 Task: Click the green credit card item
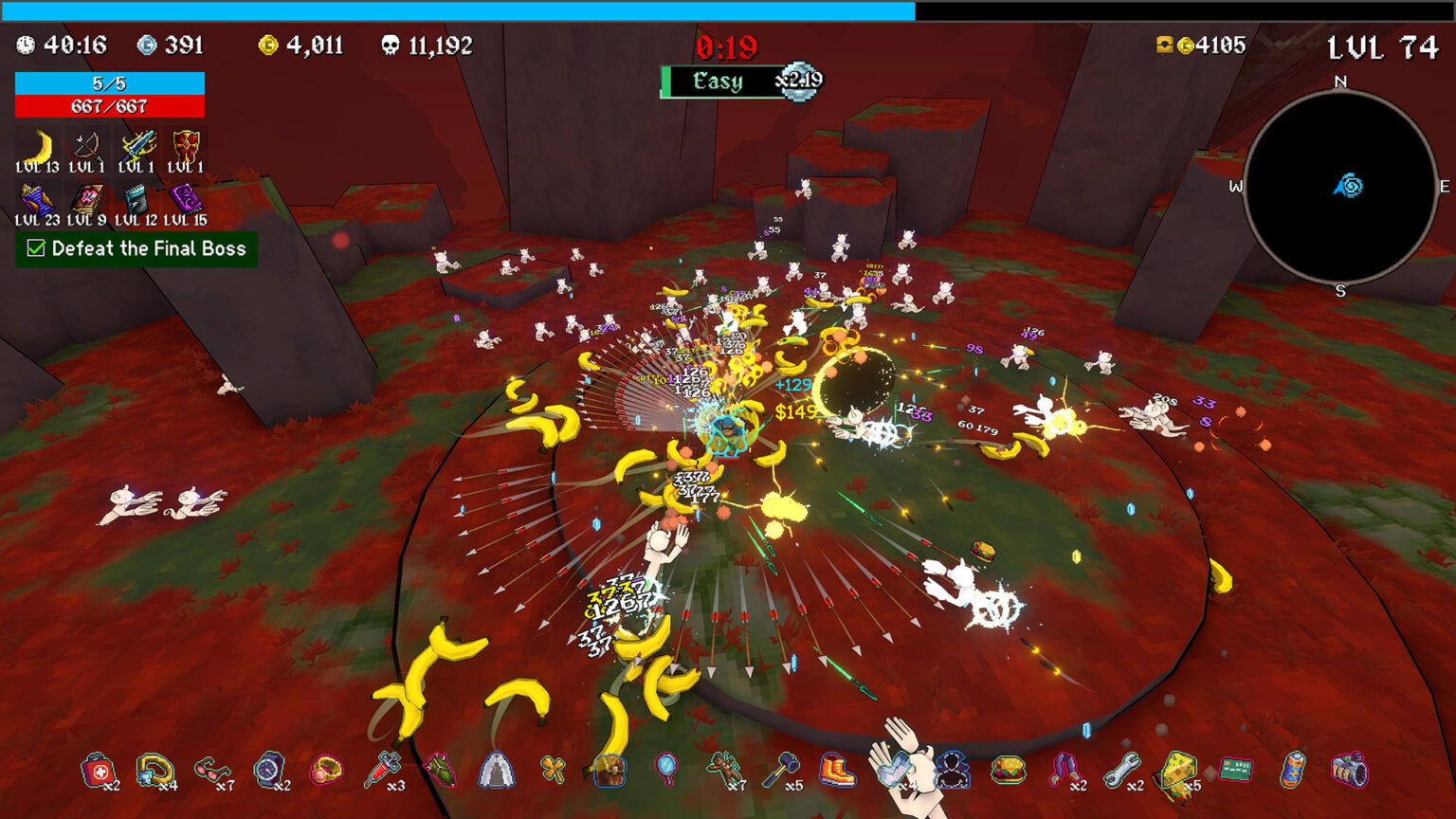tap(1235, 770)
